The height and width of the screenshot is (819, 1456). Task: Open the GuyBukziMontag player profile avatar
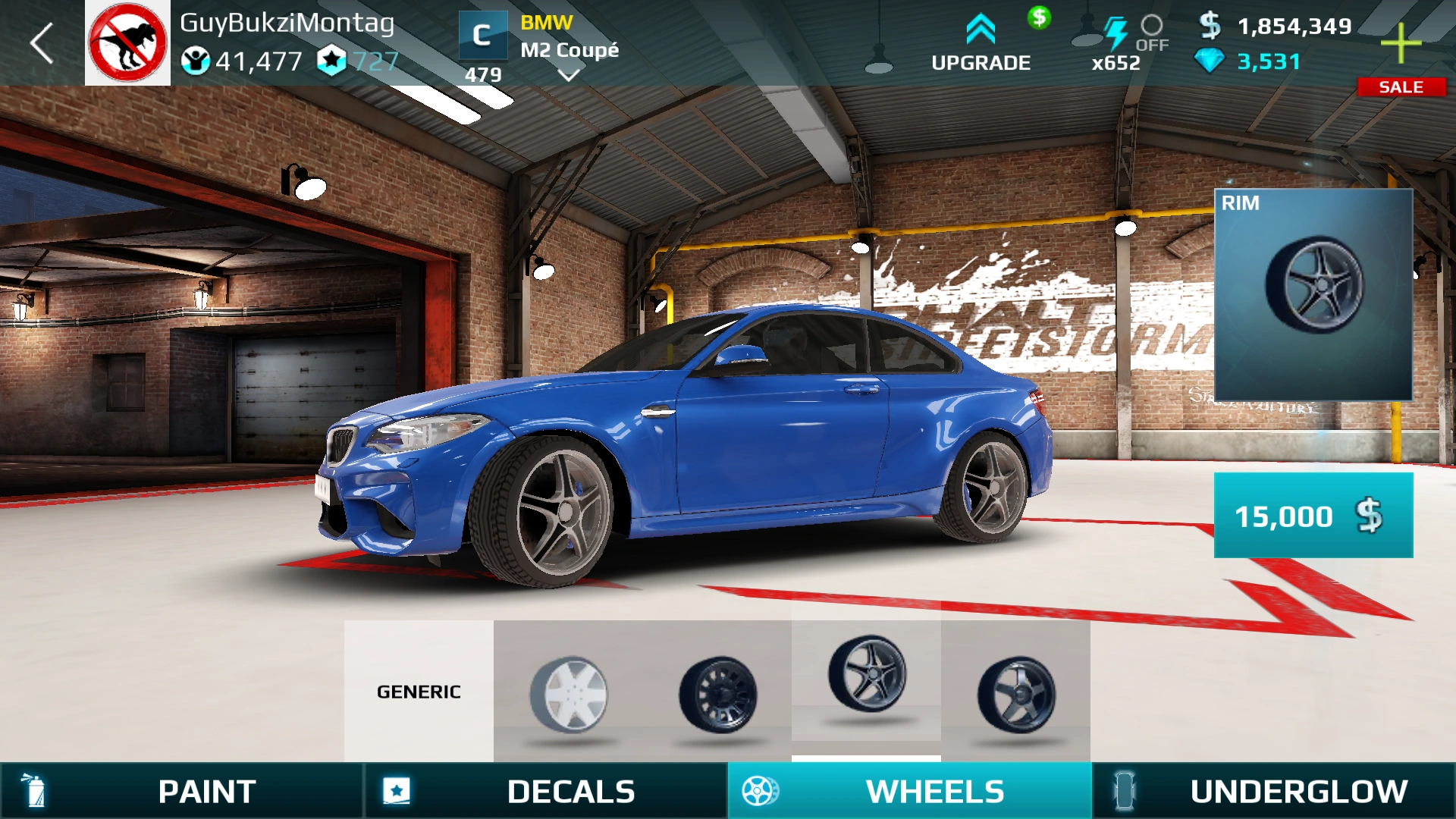(x=127, y=43)
